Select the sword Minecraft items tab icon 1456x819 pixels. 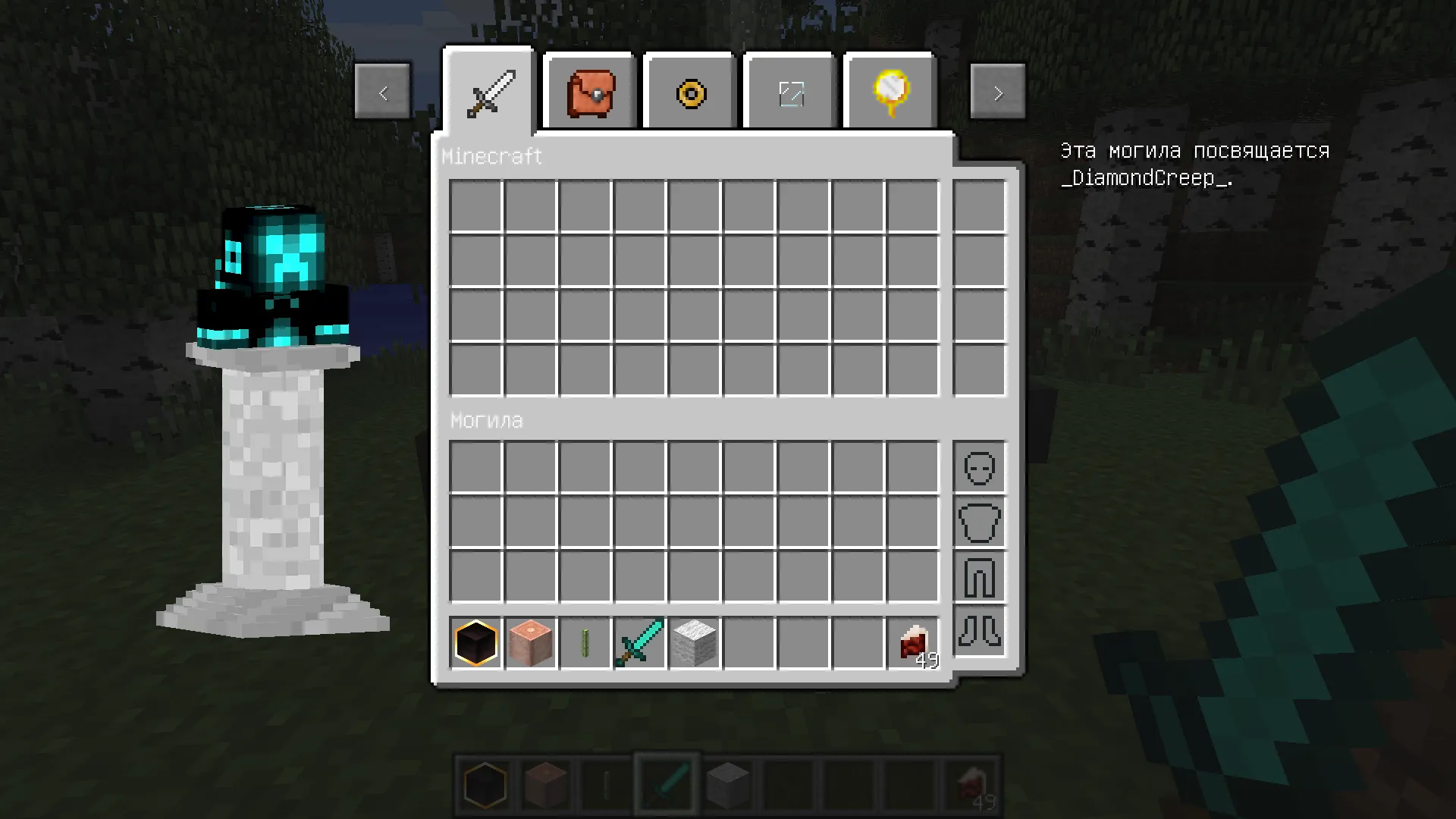pyautogui.click(x=490, y=93)
